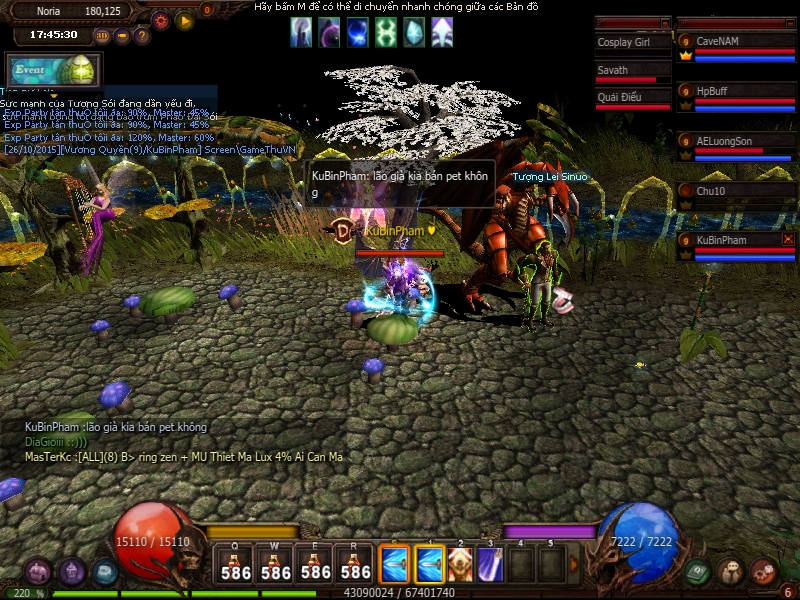Toggle the 3D camera button
The height and width of the screenshot is (600, 800).
102,36
